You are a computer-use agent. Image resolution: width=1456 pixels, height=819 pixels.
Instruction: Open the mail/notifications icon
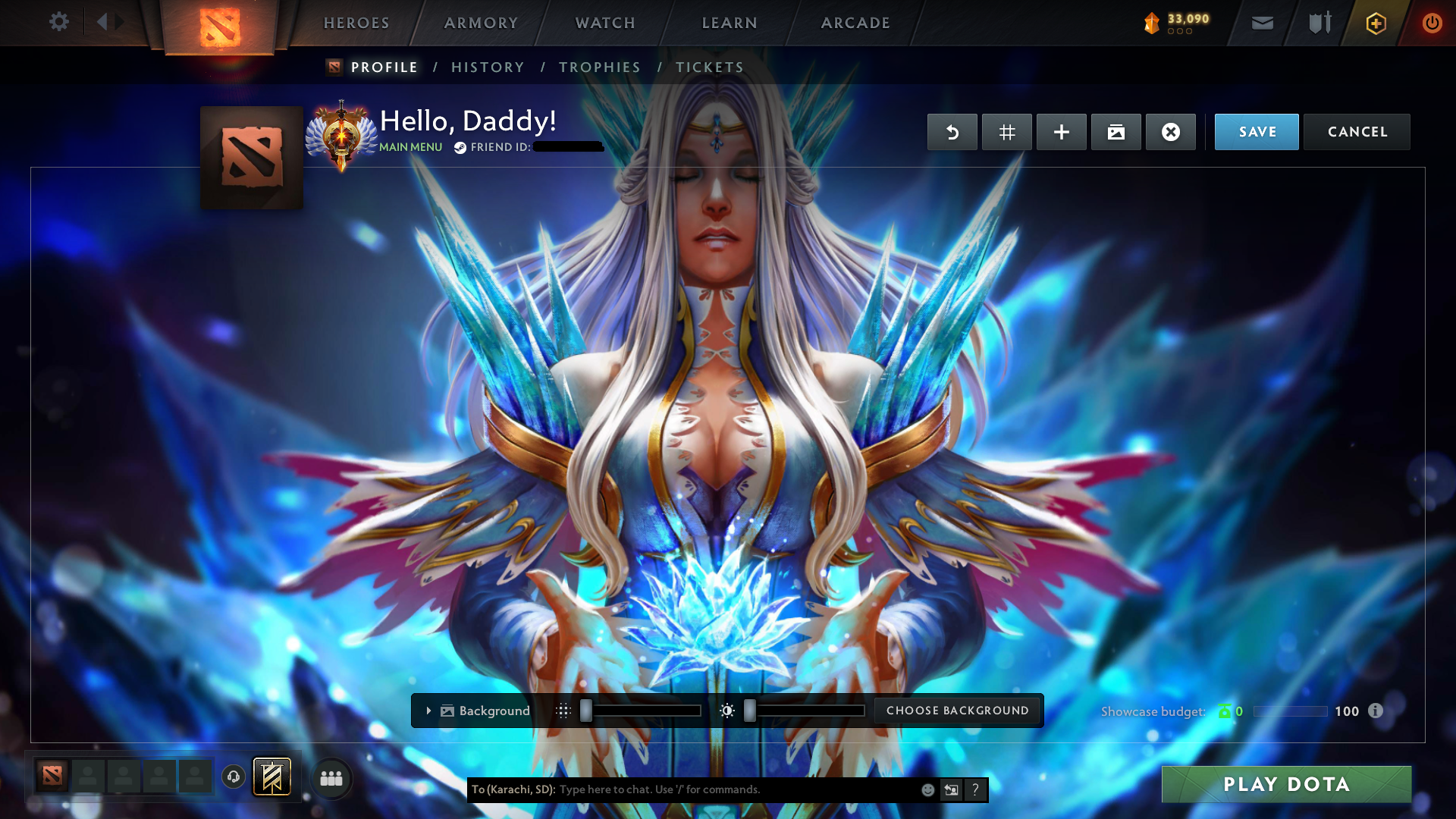1263,23
